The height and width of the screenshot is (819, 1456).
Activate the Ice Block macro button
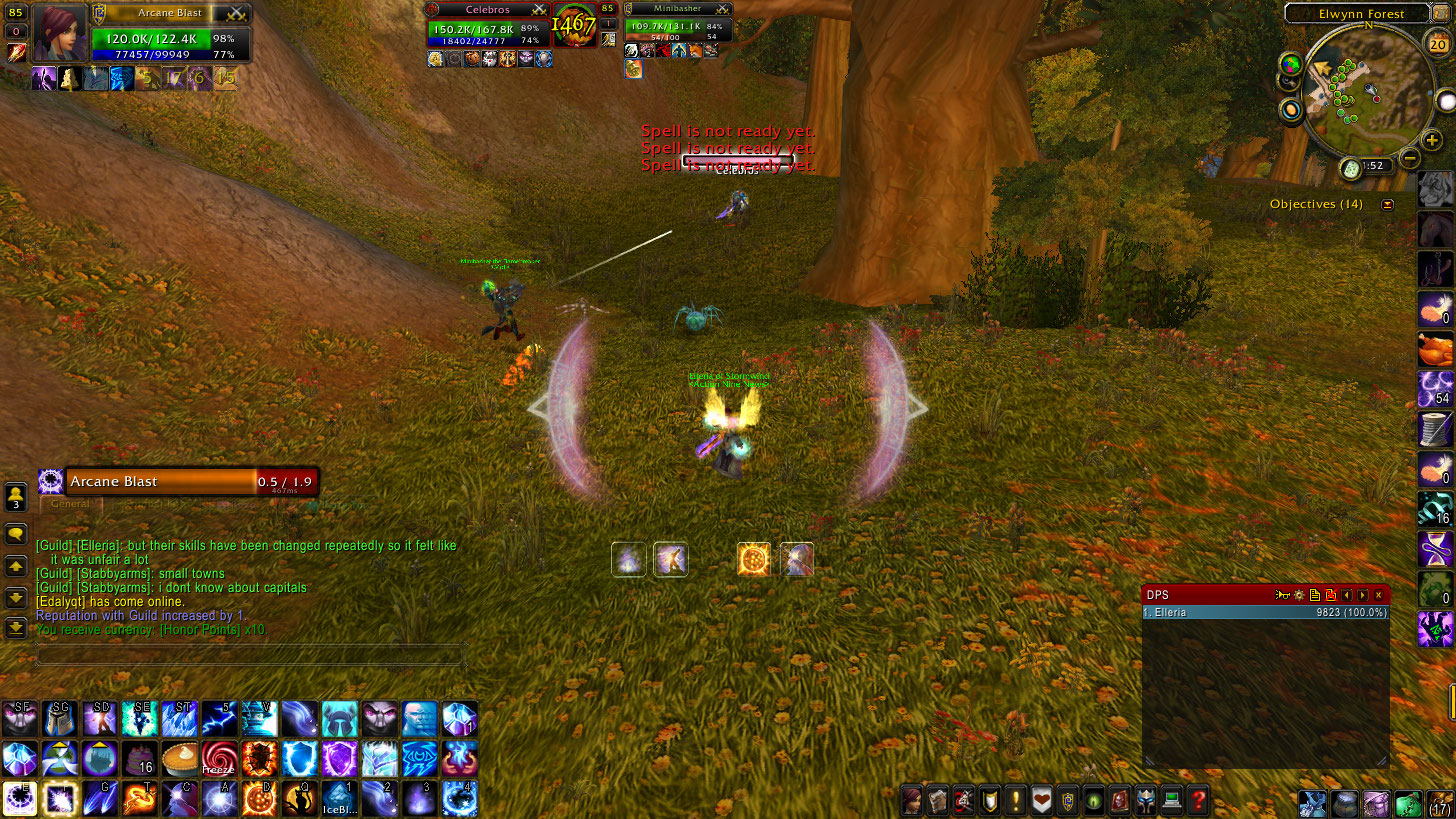[x=339, y=799]
